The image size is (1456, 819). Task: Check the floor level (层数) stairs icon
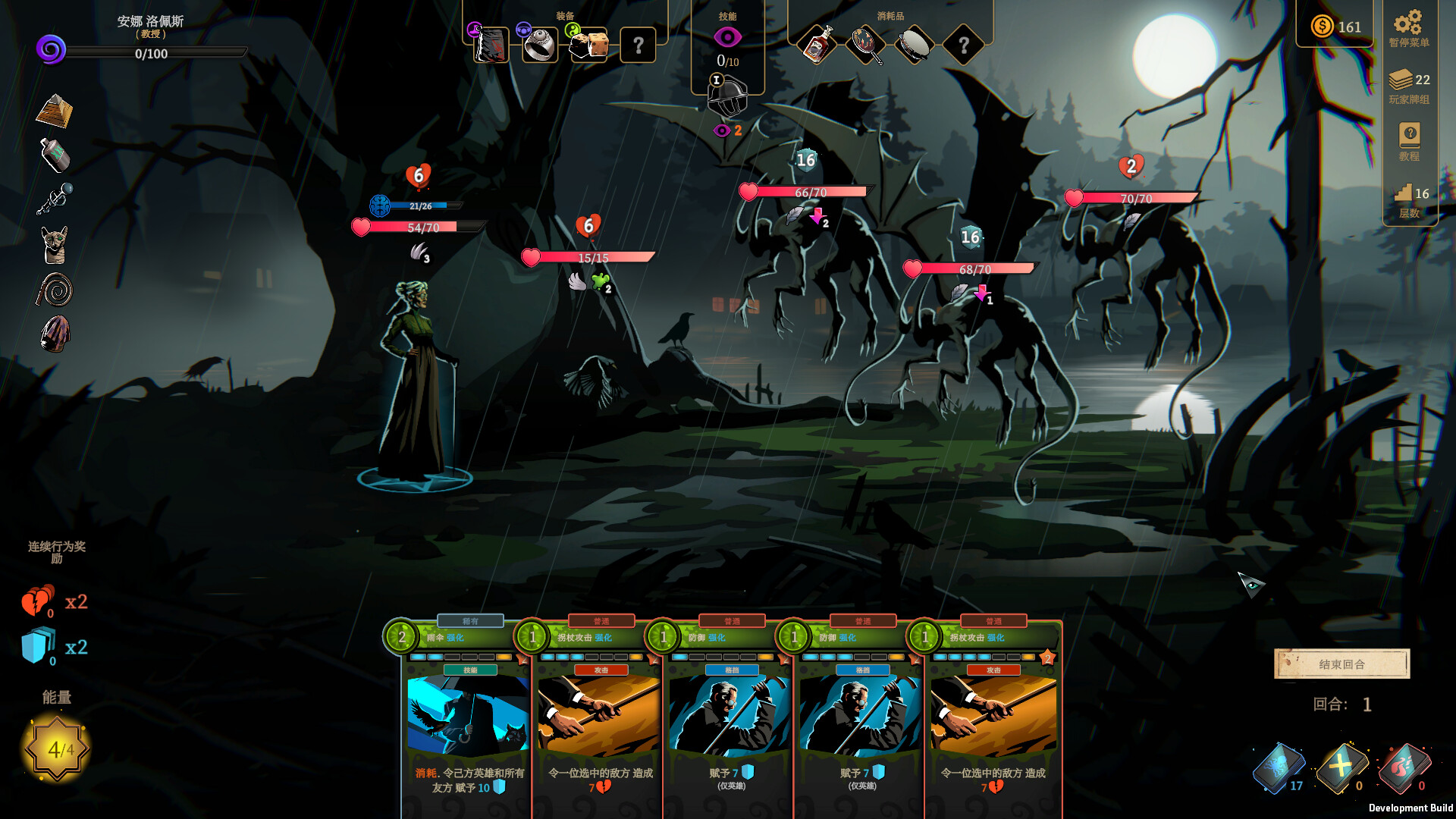point(1404,193)
